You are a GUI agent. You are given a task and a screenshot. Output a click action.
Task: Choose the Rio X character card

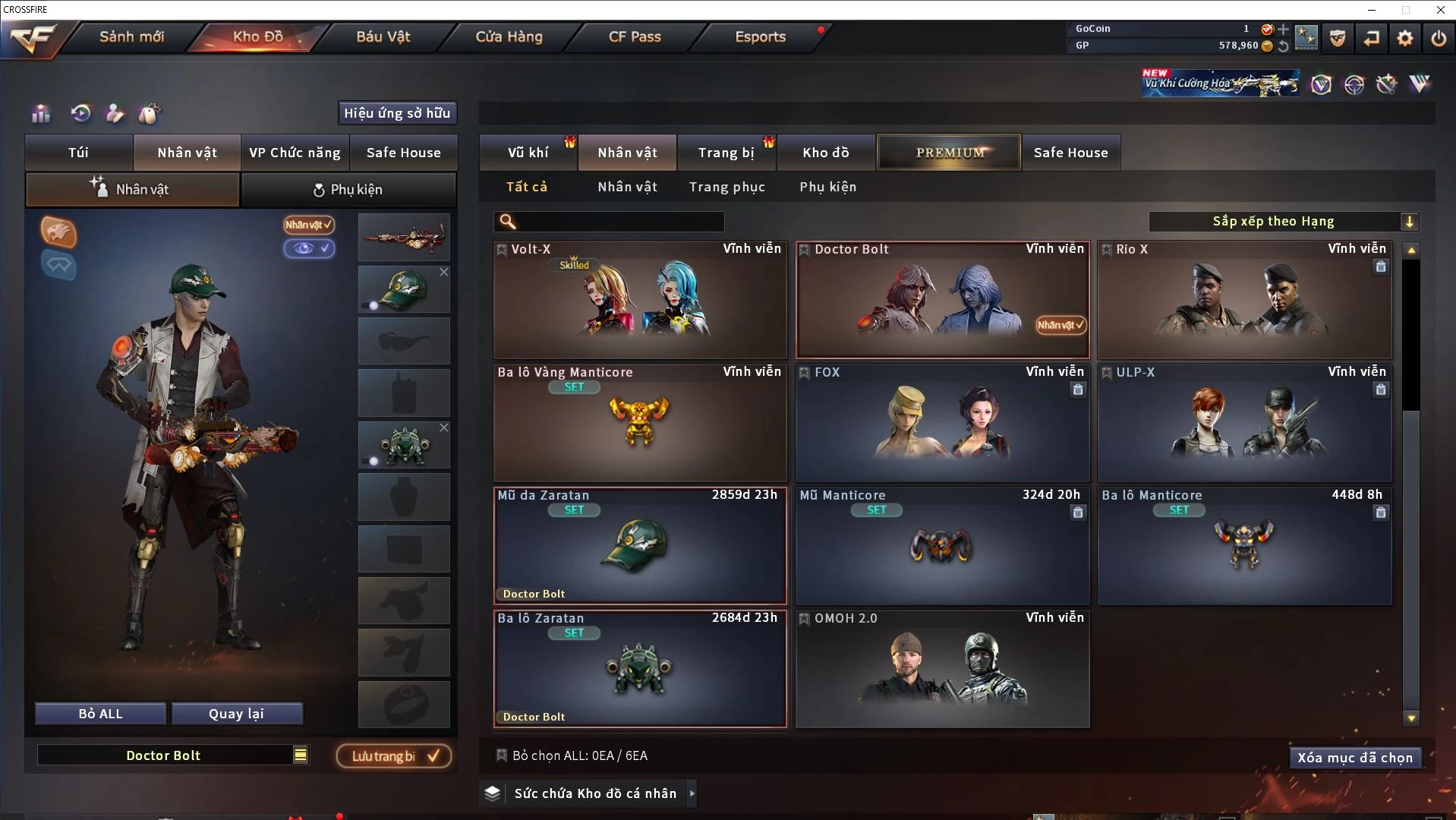(1244, 301)
